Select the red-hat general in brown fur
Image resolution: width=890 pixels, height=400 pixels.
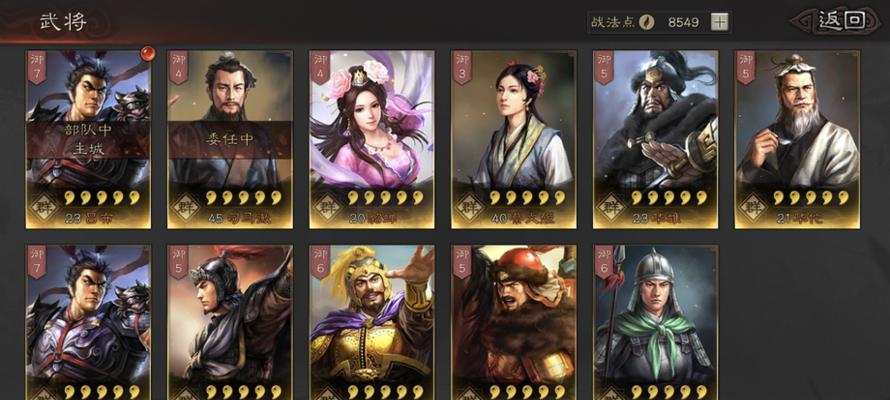514,322
